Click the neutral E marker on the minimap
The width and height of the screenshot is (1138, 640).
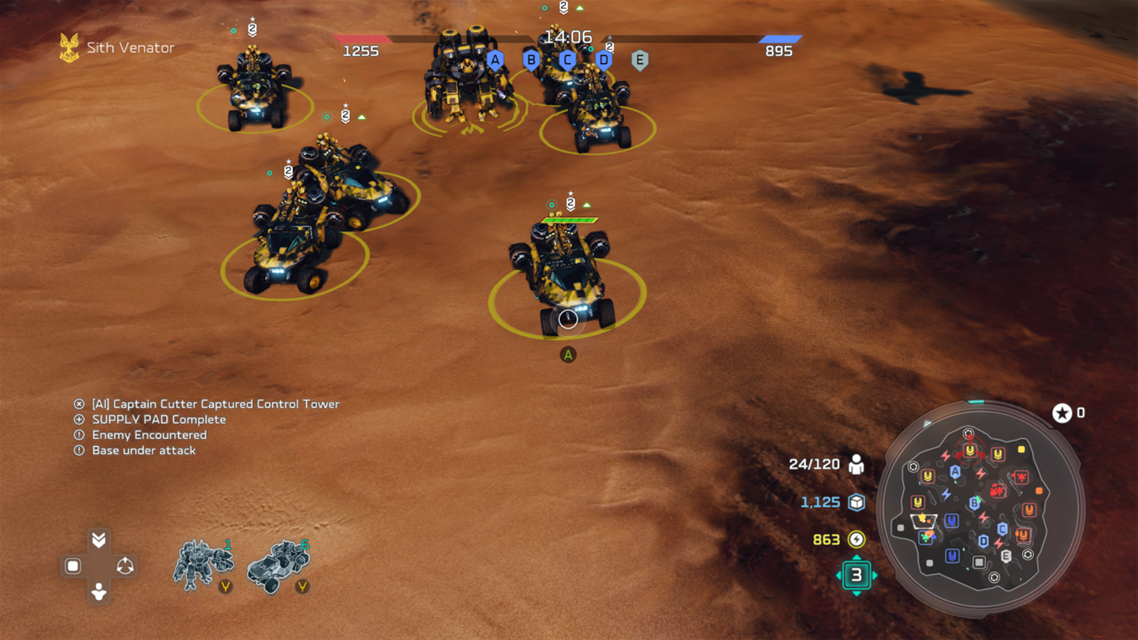(x=1006, y=556)
